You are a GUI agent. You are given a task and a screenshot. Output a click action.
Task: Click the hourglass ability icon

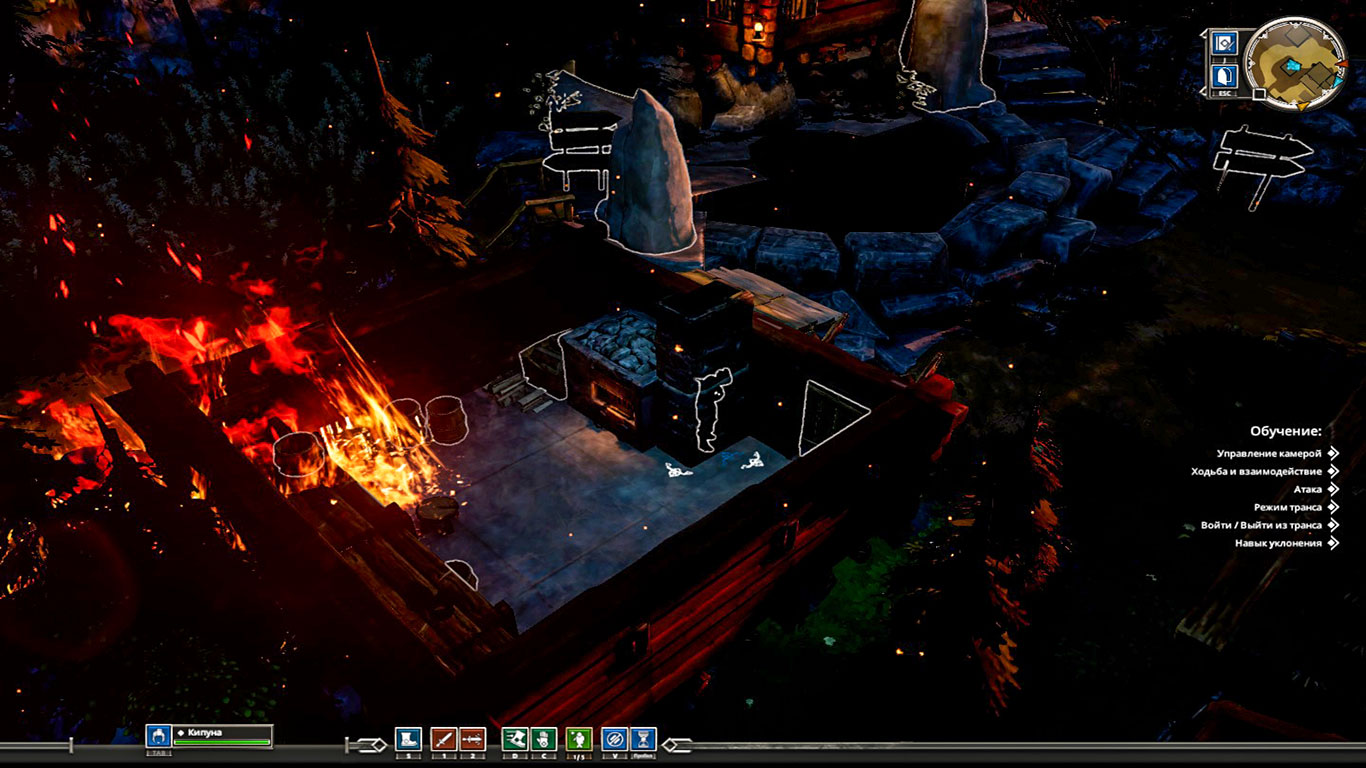644,739
